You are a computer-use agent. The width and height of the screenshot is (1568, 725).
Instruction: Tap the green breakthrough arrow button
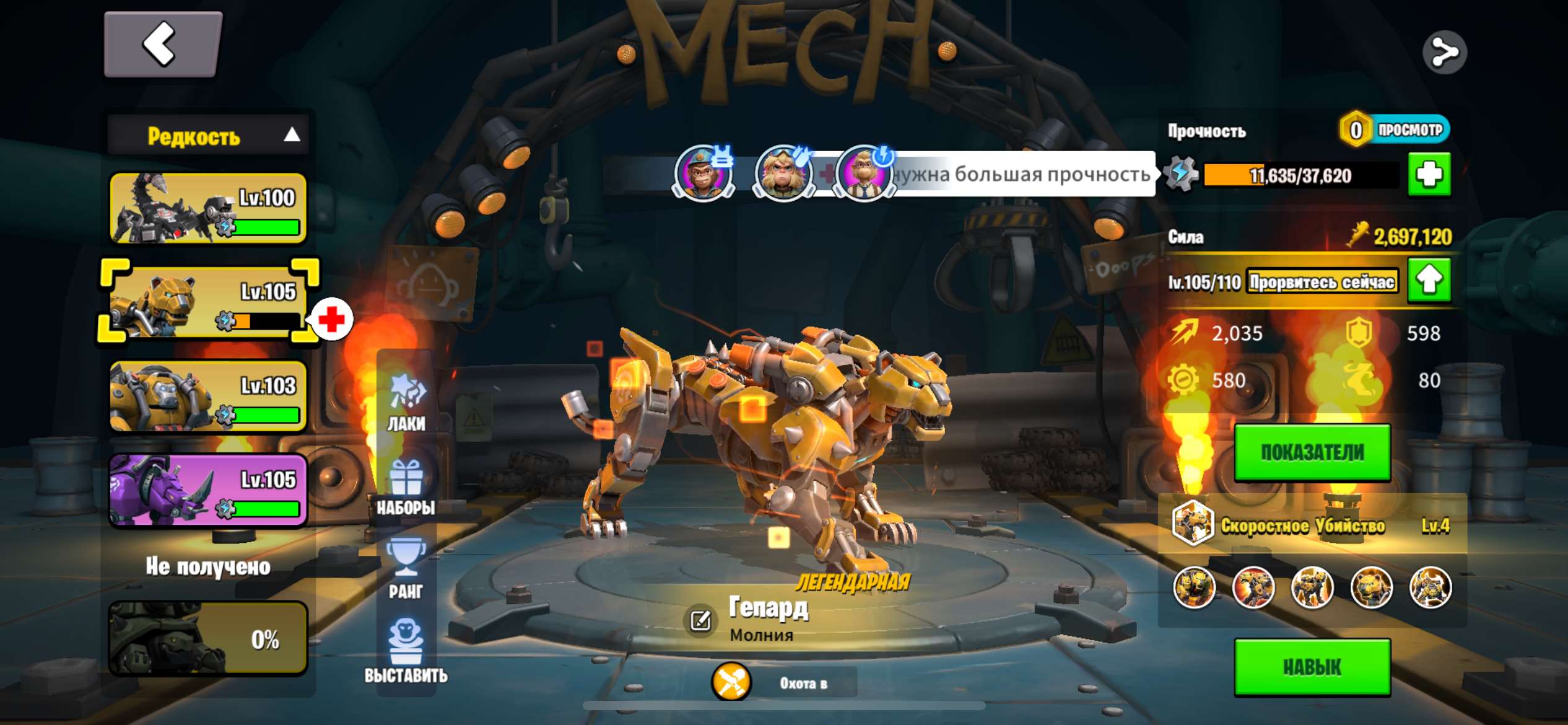pyautogui.click(x=1429, y=281)
